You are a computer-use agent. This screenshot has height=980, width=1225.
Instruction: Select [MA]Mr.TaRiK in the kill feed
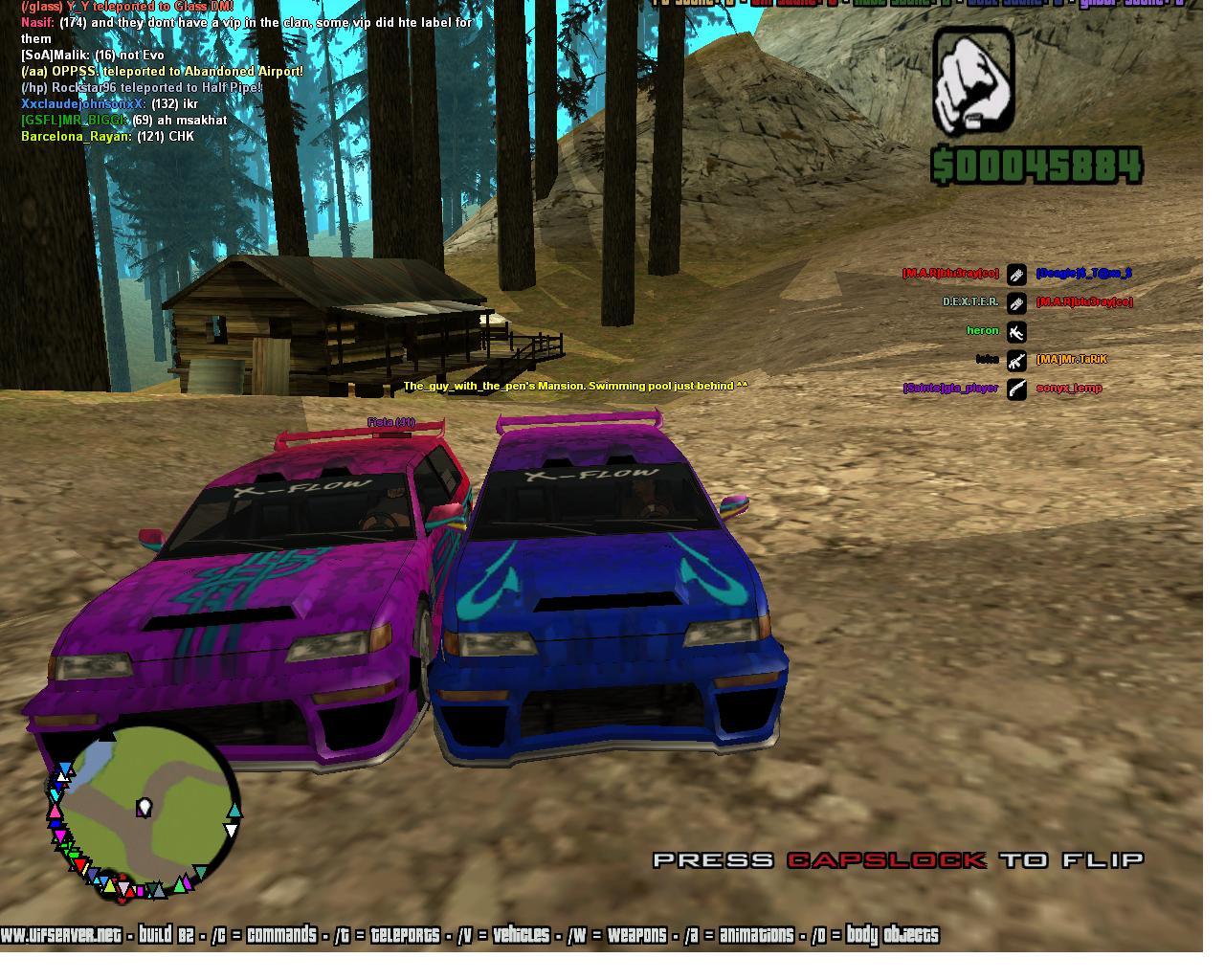click(1071, 360)
